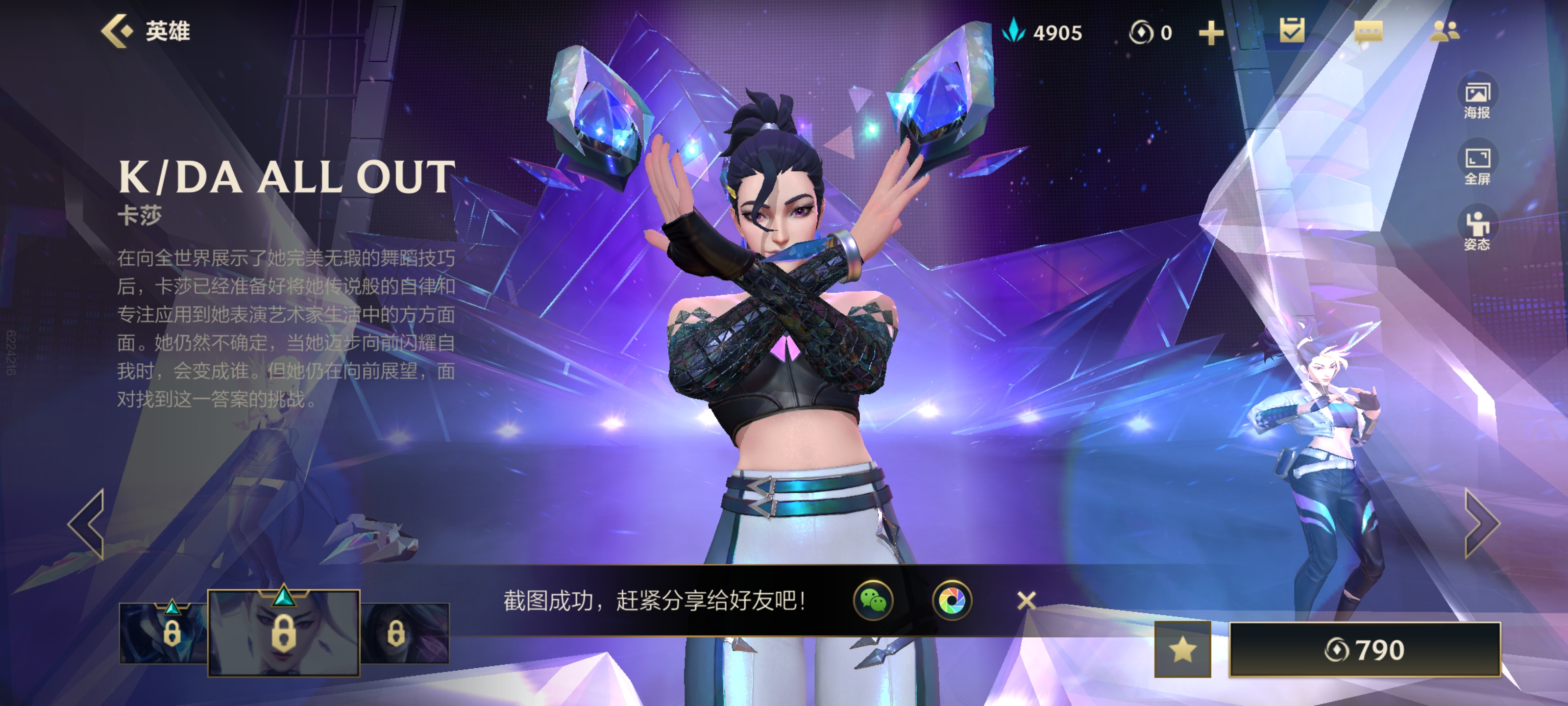Screen dimensions: 1568x706
Task: Add the skin to favorites with the star
Action: (x=1182, y=650)
